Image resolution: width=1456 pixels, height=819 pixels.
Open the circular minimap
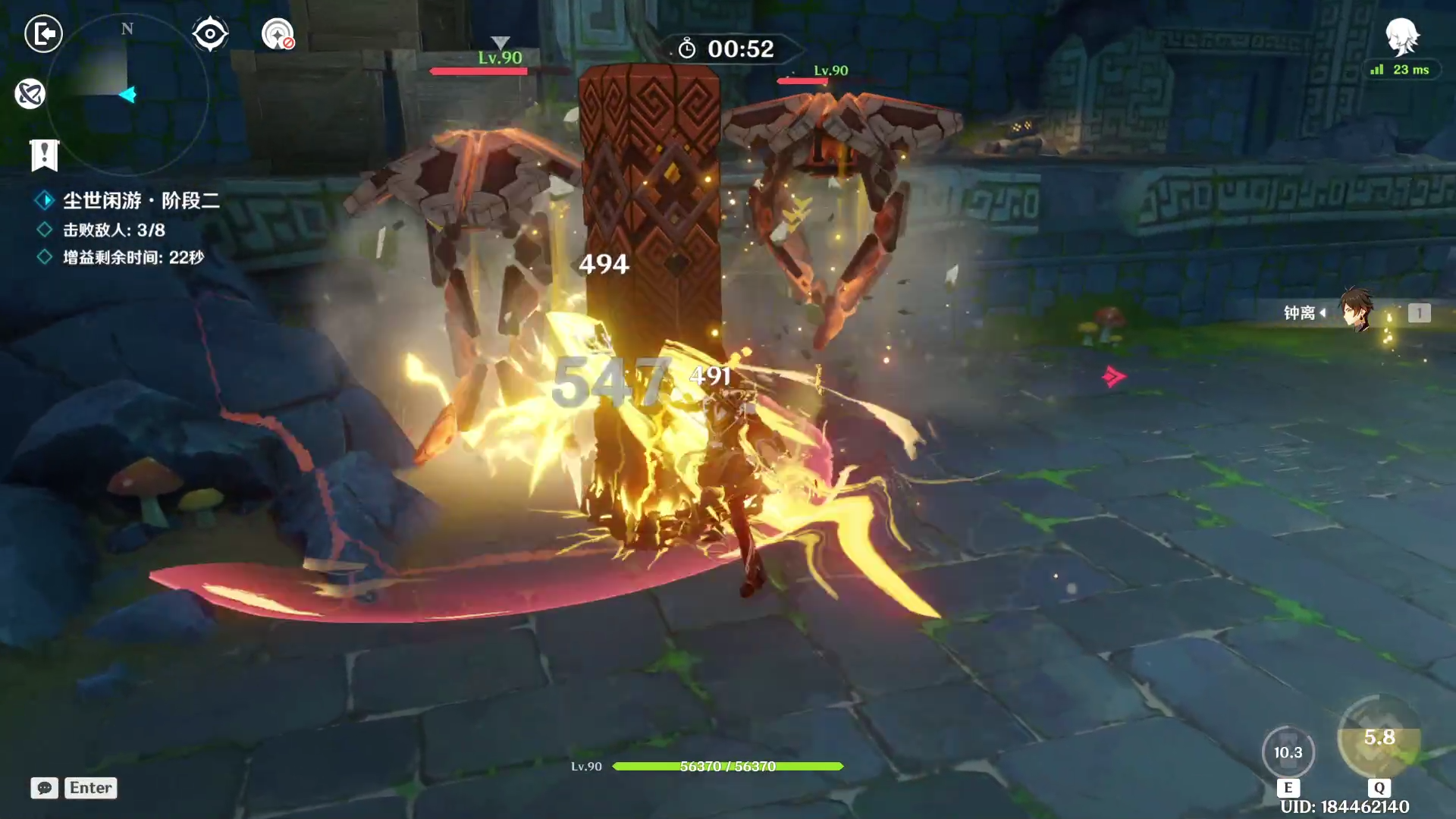(127, 95)
